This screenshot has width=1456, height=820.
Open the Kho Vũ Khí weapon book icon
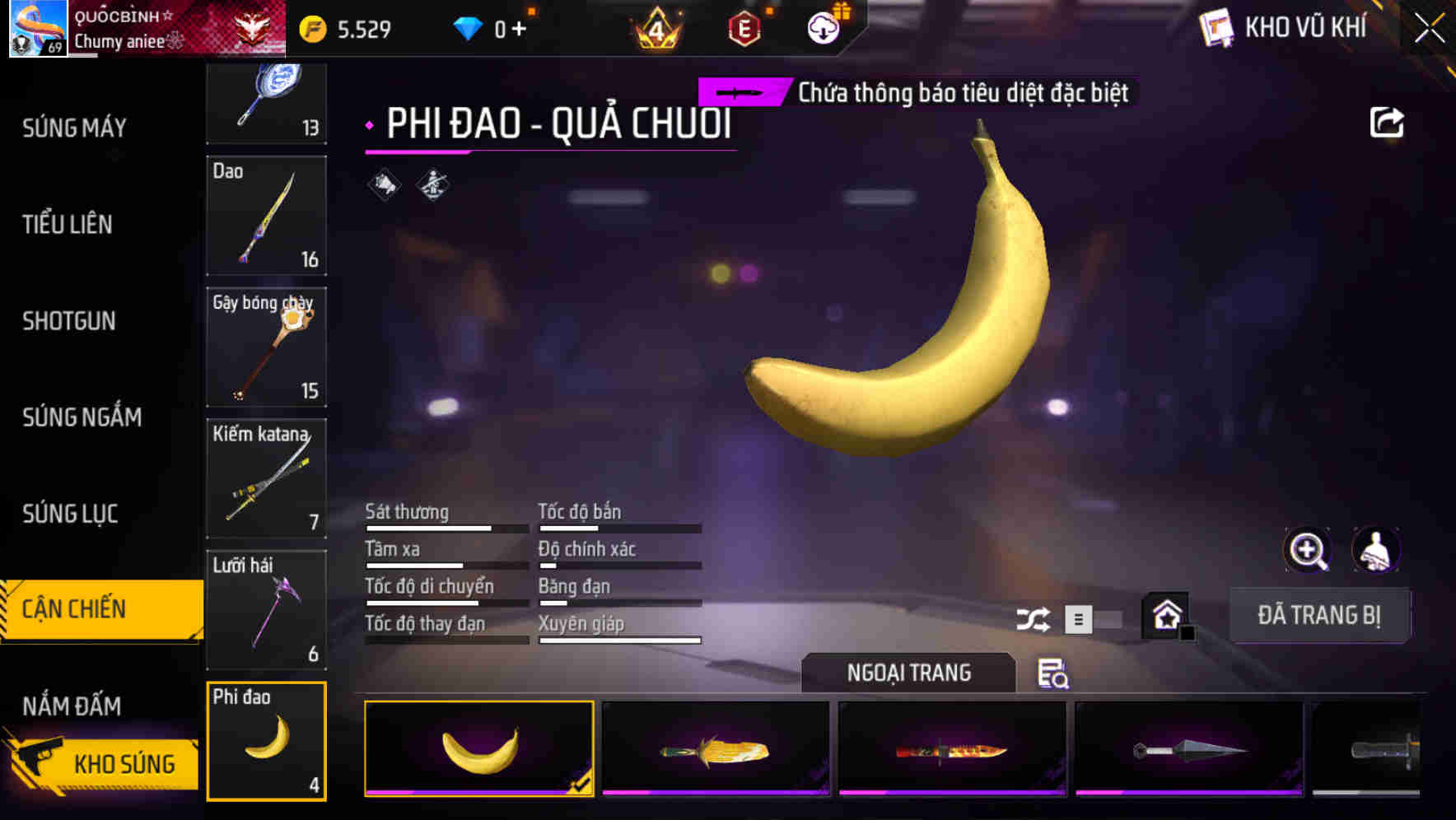click(1214, 26)
